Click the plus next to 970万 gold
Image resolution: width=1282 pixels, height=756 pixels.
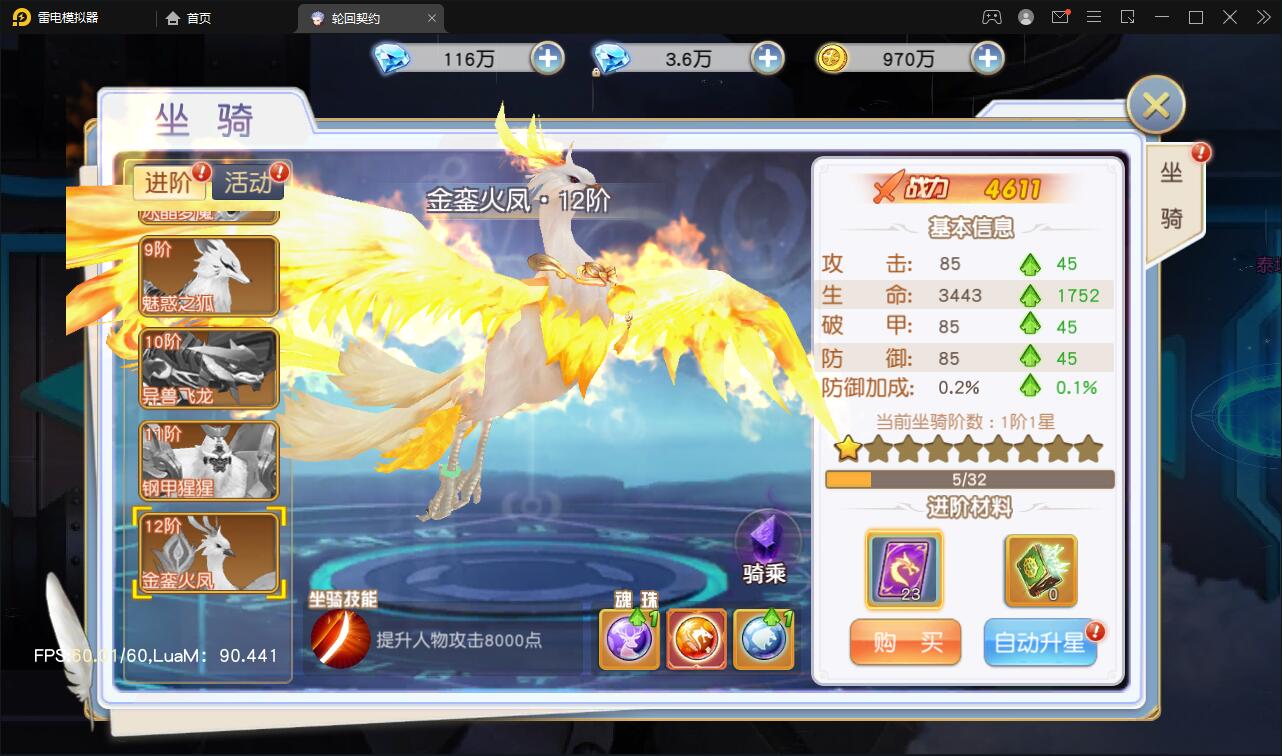click(987, 58)
